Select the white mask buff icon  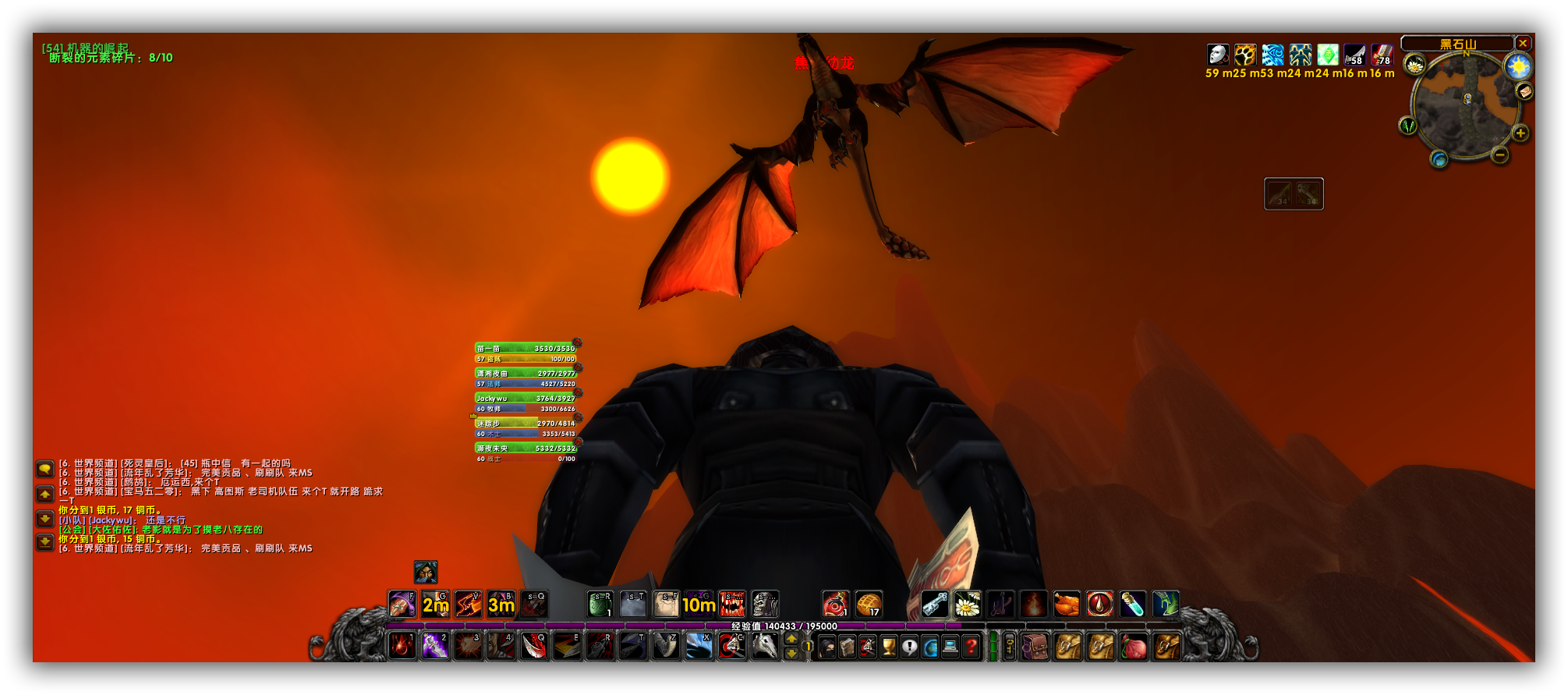pos(1218,55)
